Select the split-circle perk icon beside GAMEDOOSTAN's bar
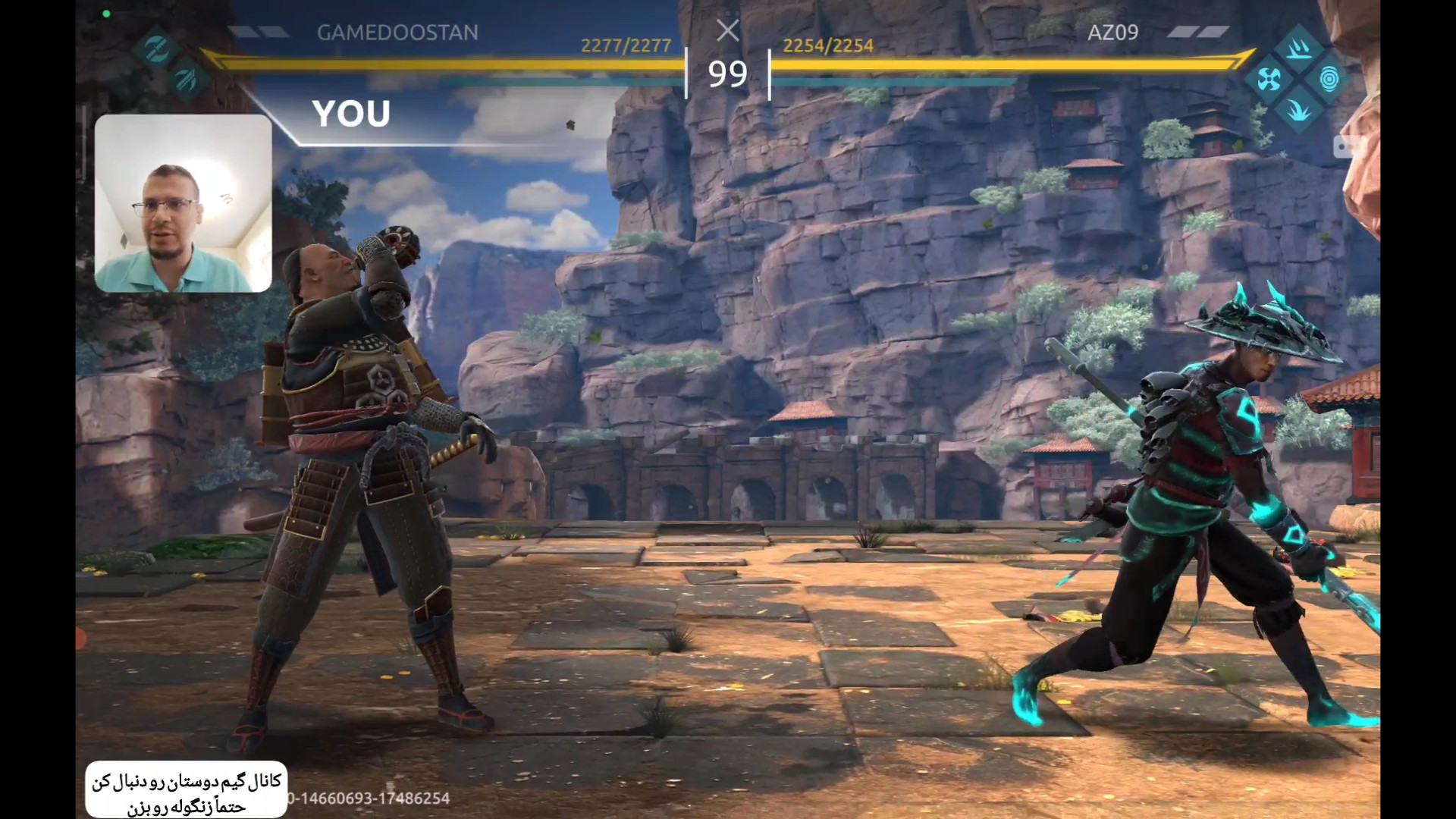Viewport: 1456px width, 819px height. click(x=157, y=49)
